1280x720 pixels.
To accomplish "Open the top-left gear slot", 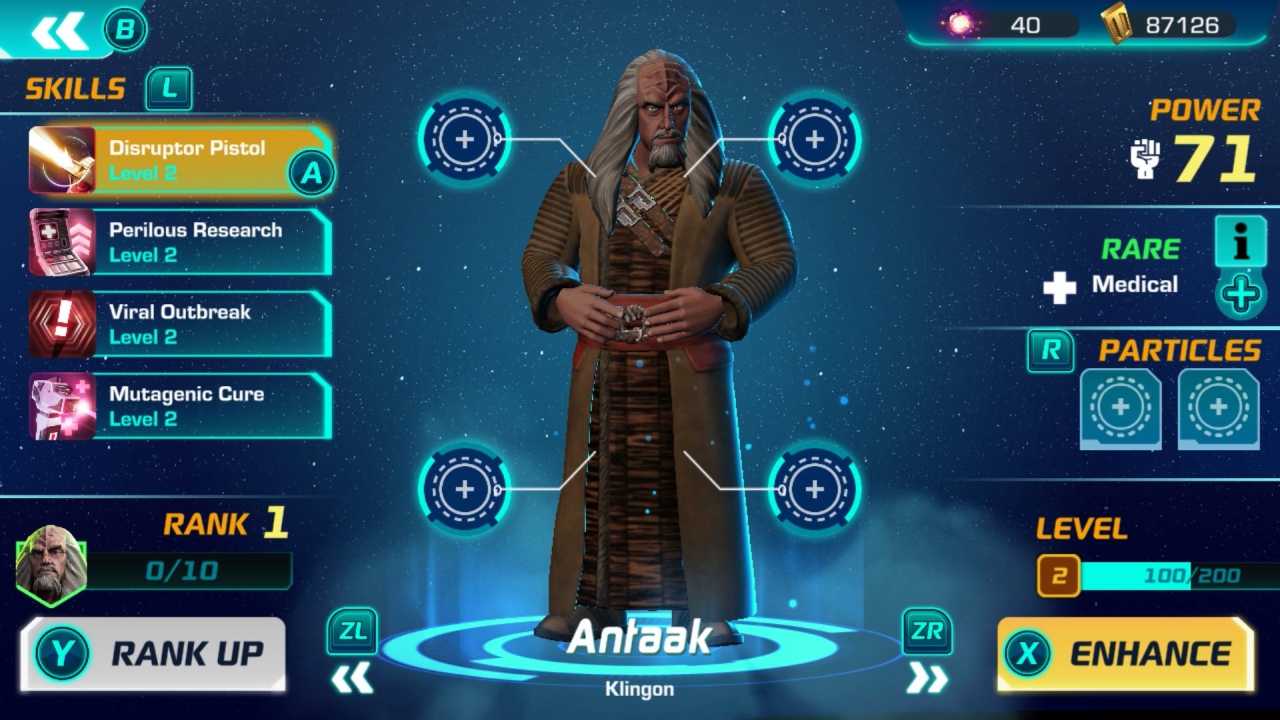I will pyautogui.click(x=463, y=139).
